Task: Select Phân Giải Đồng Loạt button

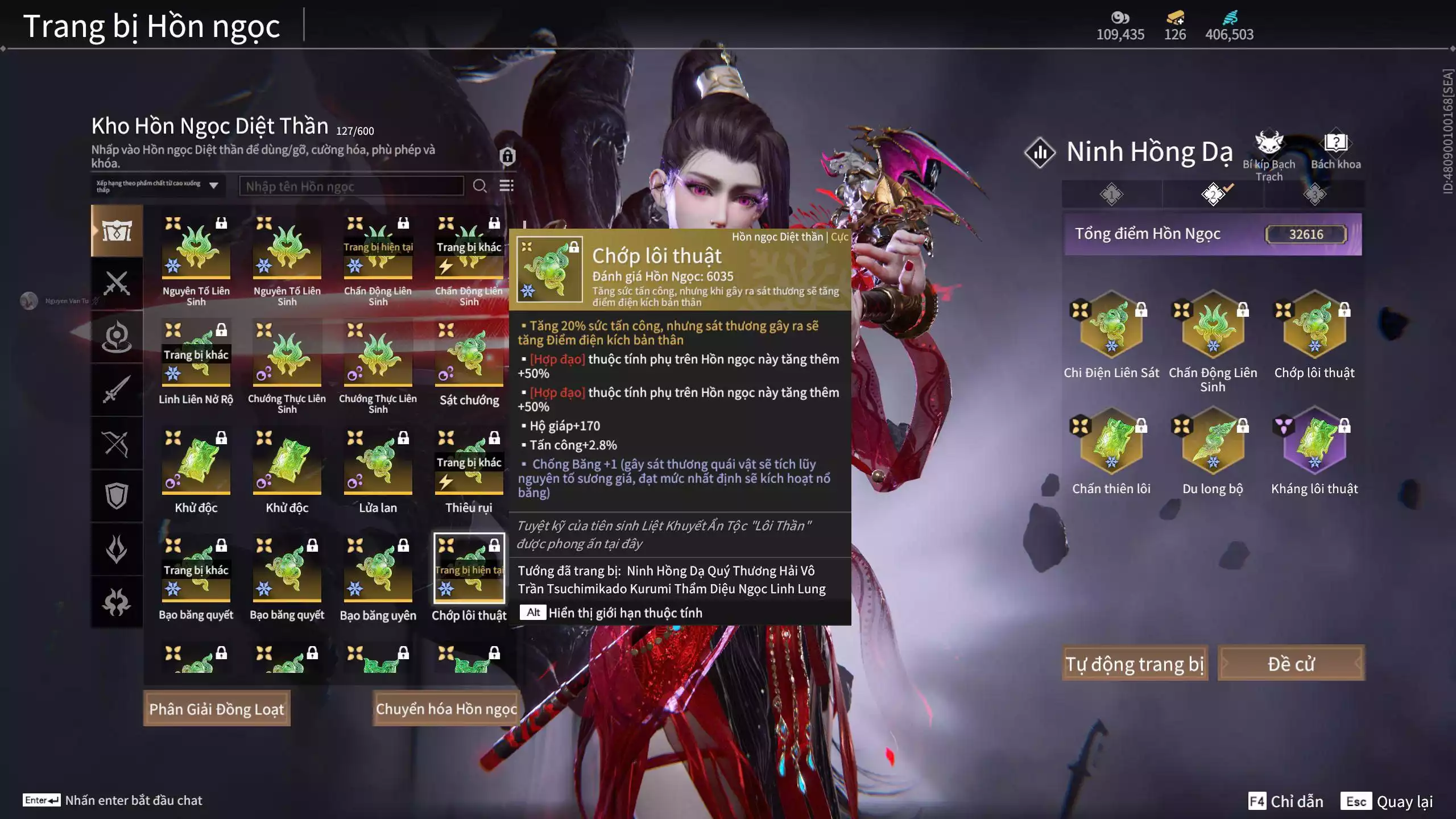Action: point(217,709)
